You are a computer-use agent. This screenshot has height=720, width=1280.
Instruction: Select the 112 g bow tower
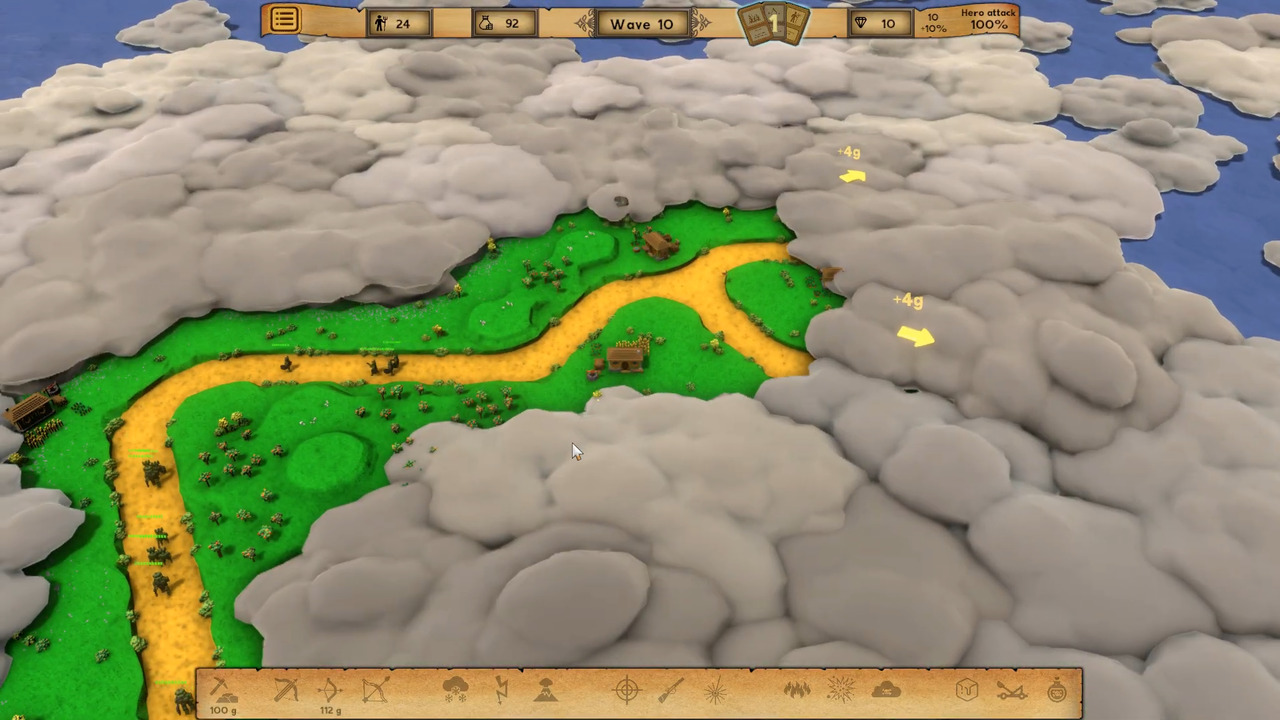coord(330,690)
